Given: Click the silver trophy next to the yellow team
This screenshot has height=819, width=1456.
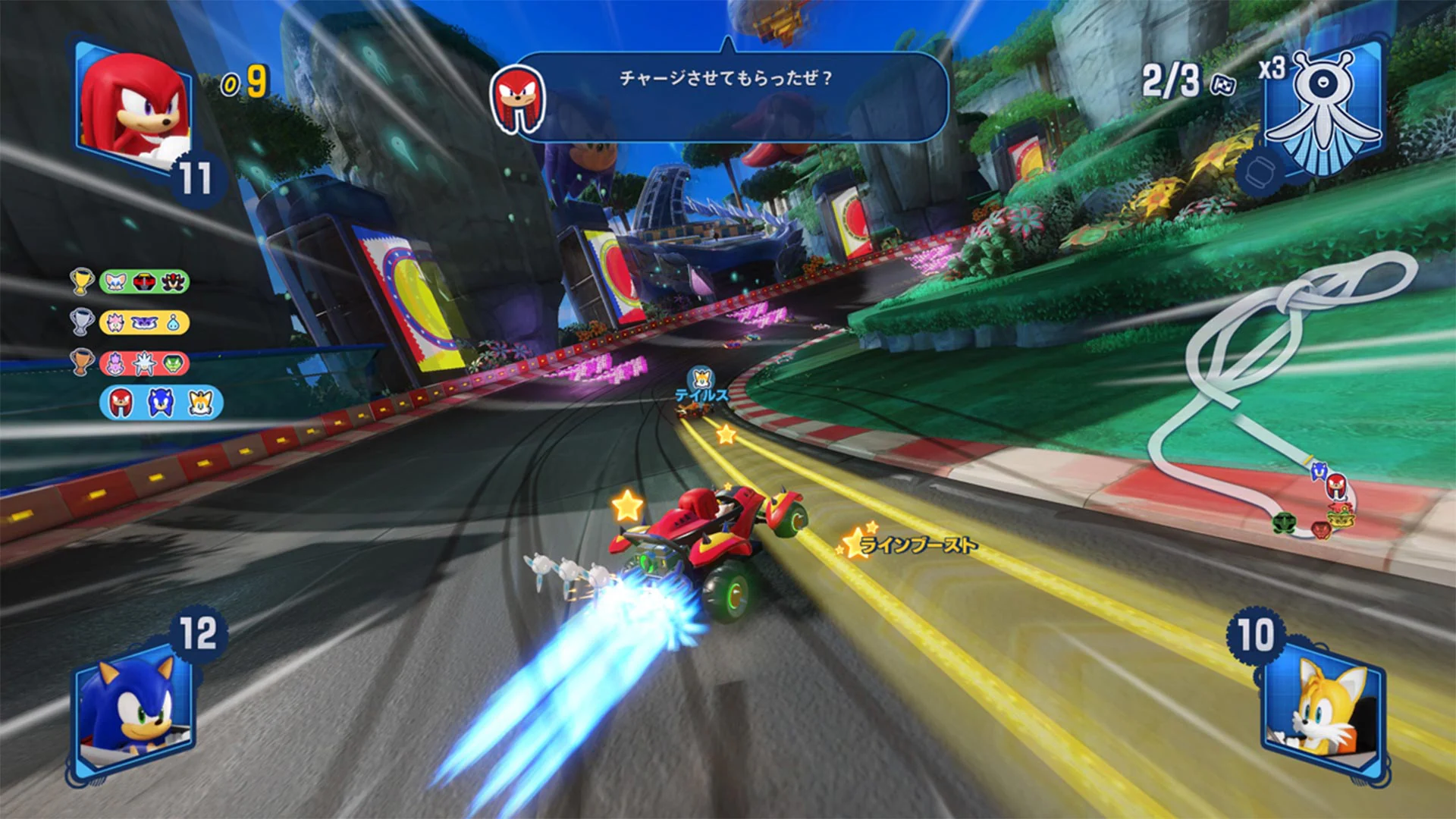Looking at the screenshot, I should [82, 322].
